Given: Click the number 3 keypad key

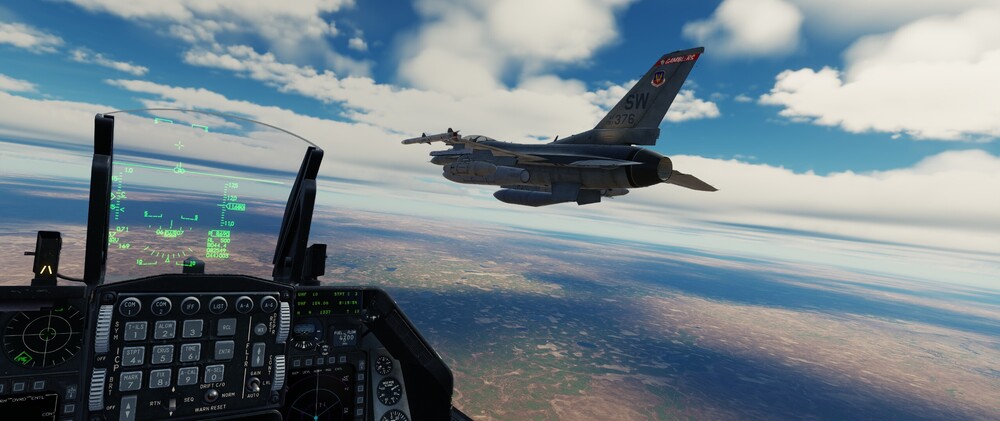Looking at the screenshot, I should [x=193, y=328].
